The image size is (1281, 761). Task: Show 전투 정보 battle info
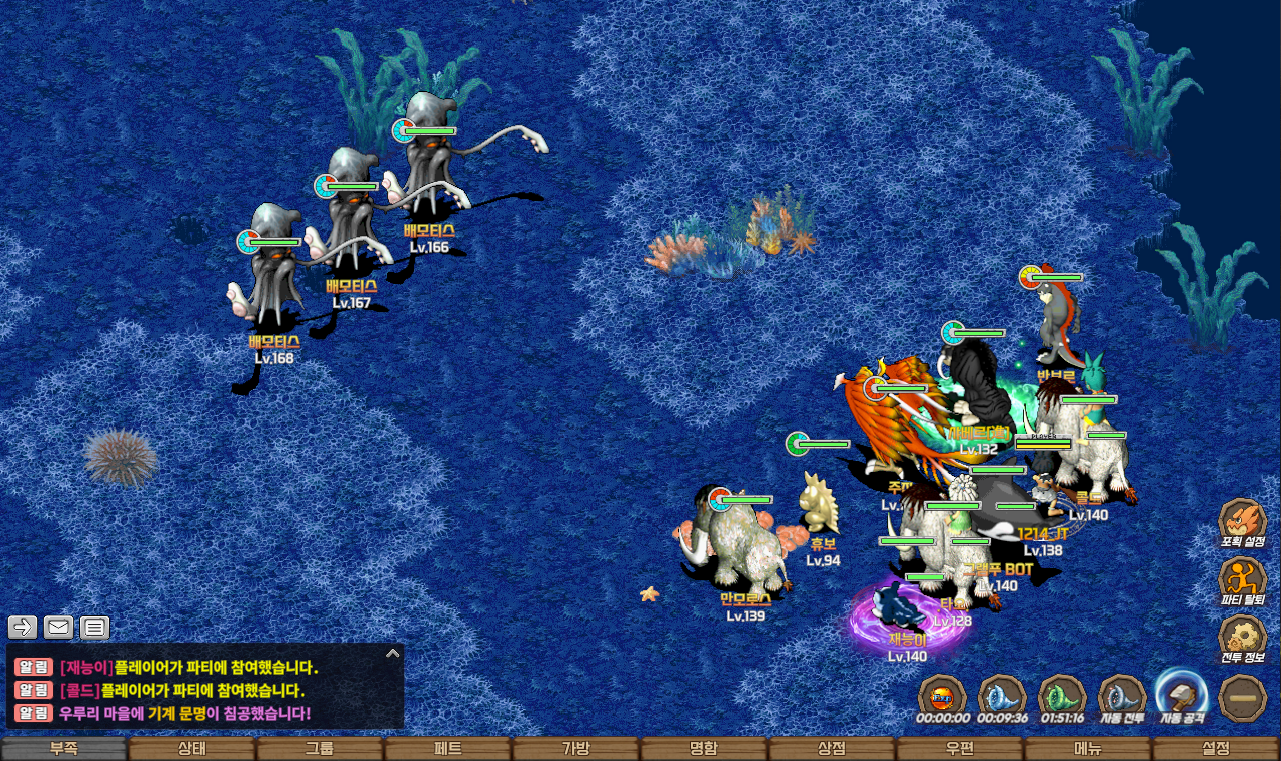pyautogui.click(x=1243, y=639)
